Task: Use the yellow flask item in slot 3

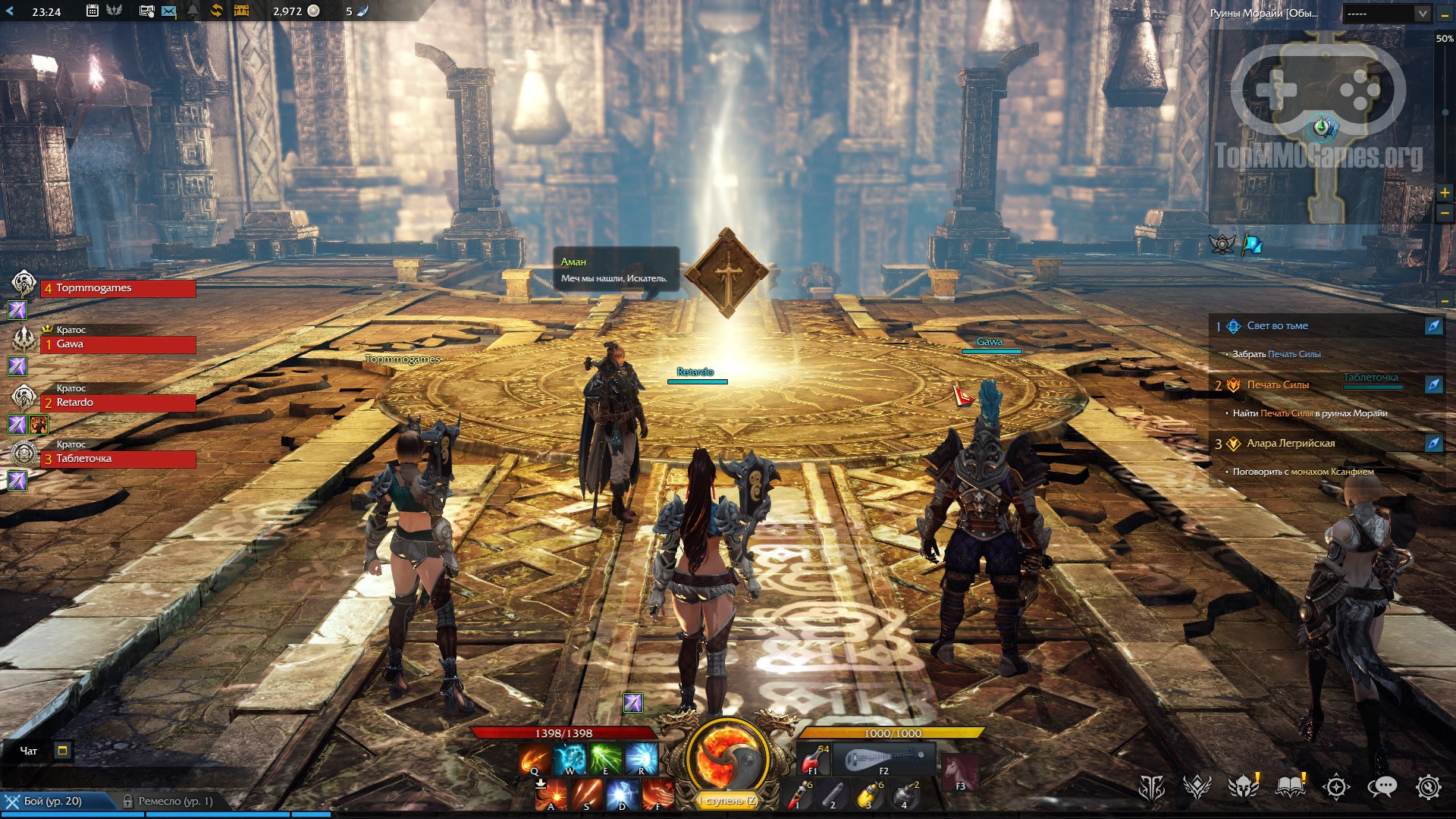Action: [x=869, y=795]
